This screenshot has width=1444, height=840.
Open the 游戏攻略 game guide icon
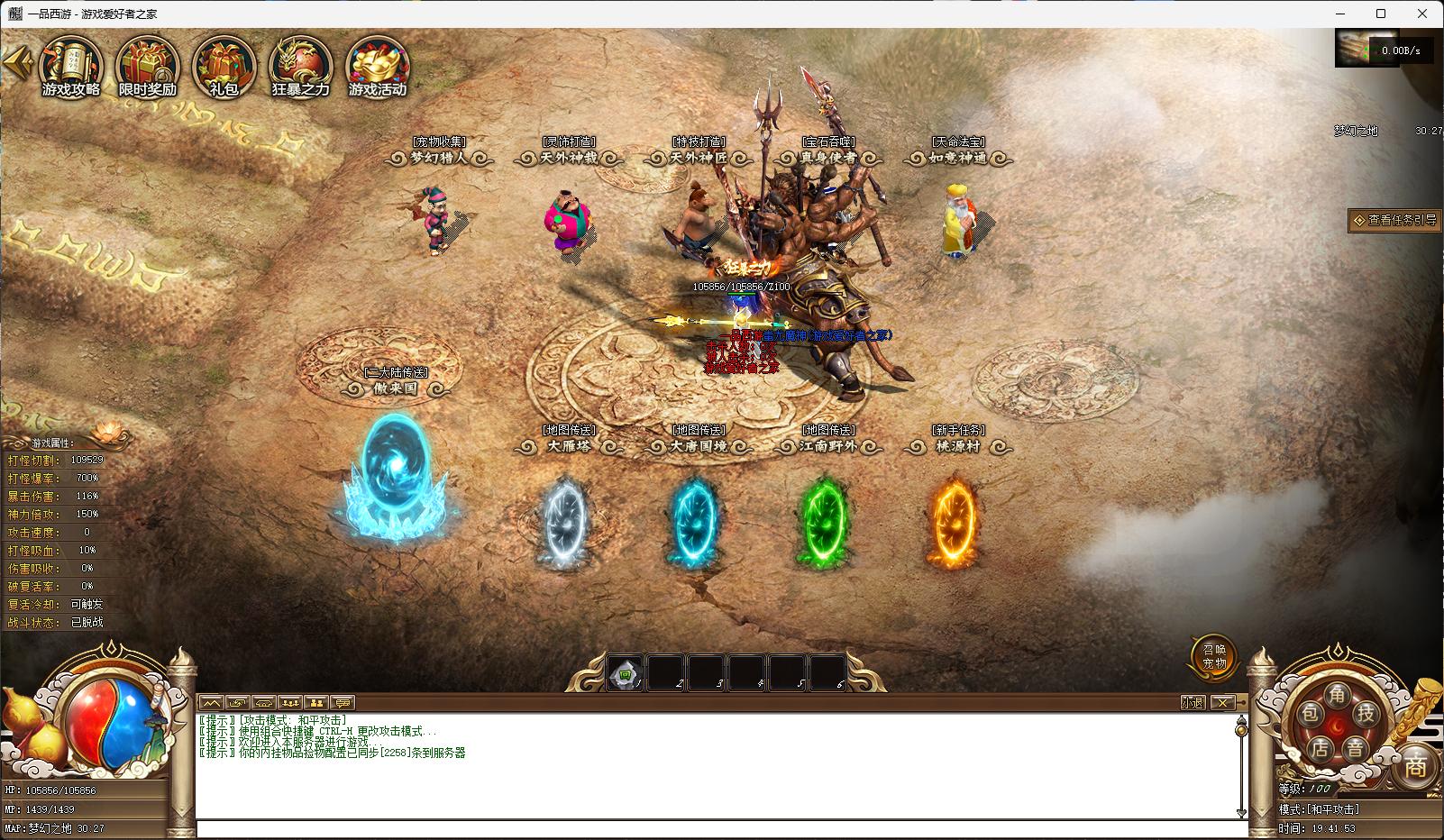click(71, 67)
